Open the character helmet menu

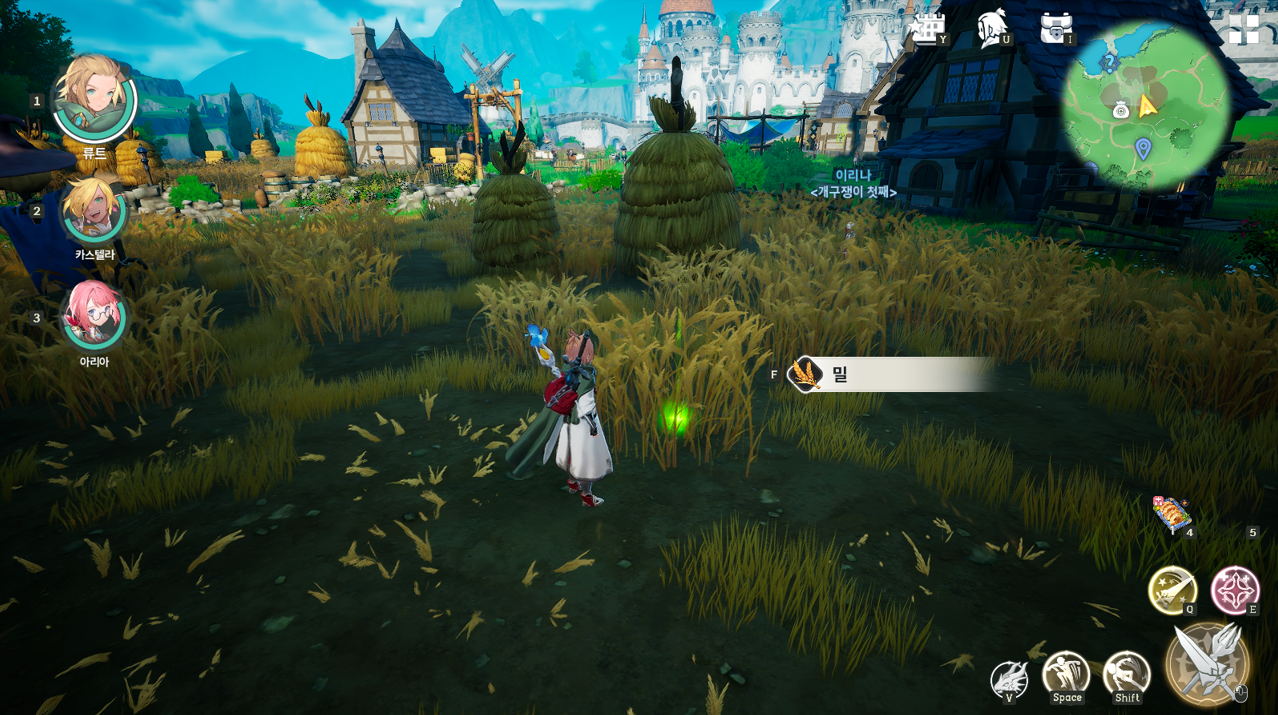[x=992, y=28]
